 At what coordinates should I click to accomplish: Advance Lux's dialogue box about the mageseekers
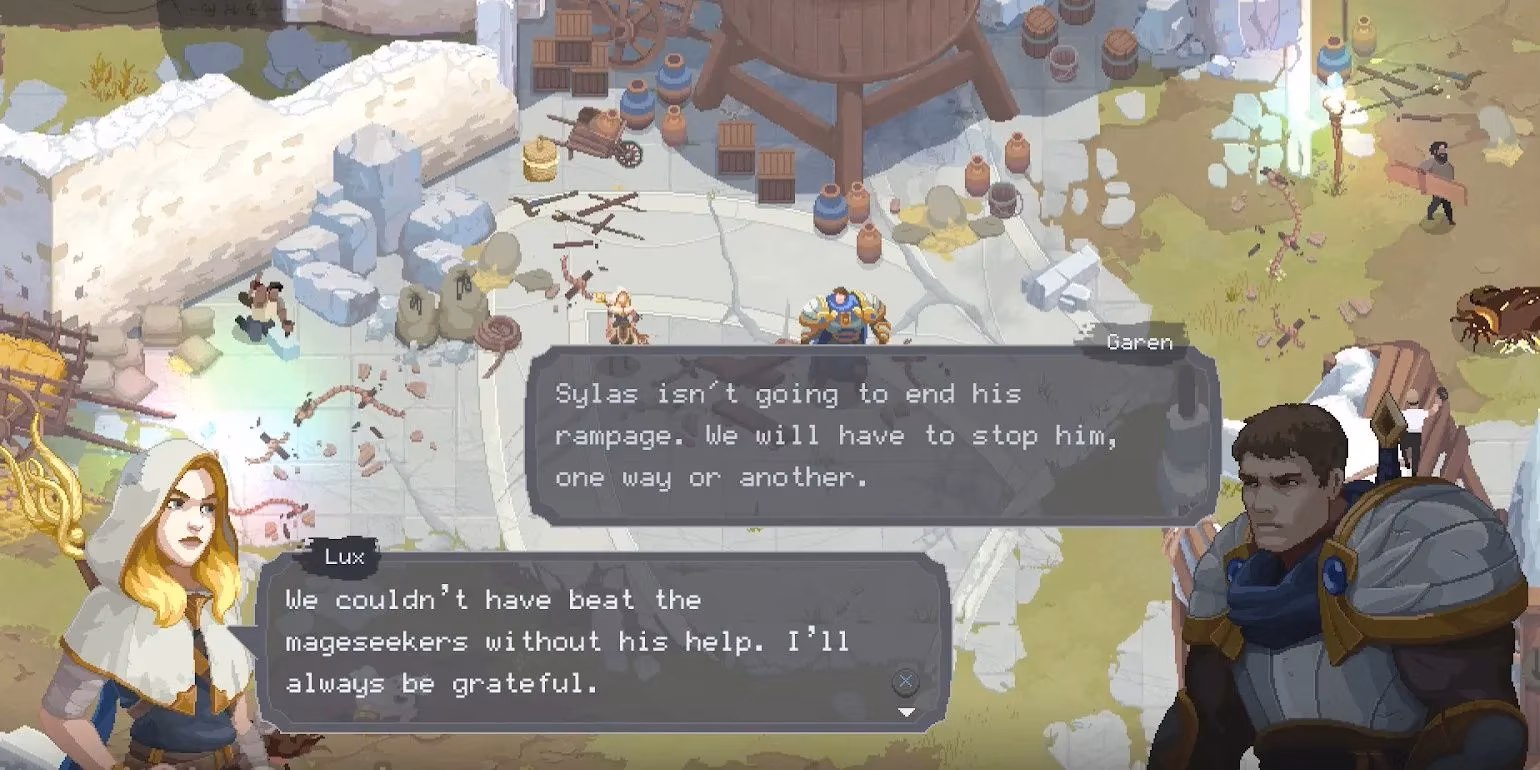(x=905, y=682)
